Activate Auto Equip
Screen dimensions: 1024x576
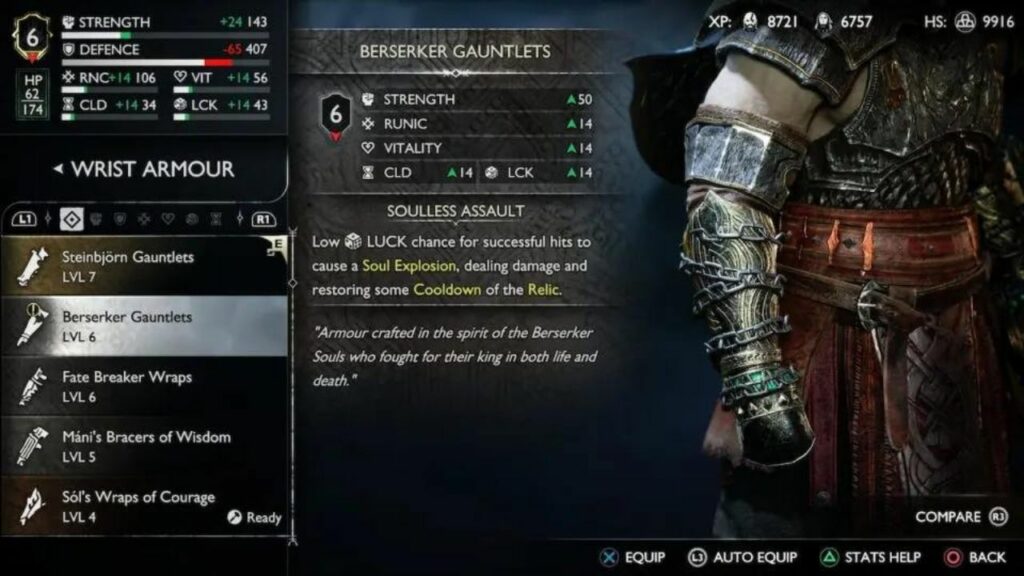click(742, 557)
